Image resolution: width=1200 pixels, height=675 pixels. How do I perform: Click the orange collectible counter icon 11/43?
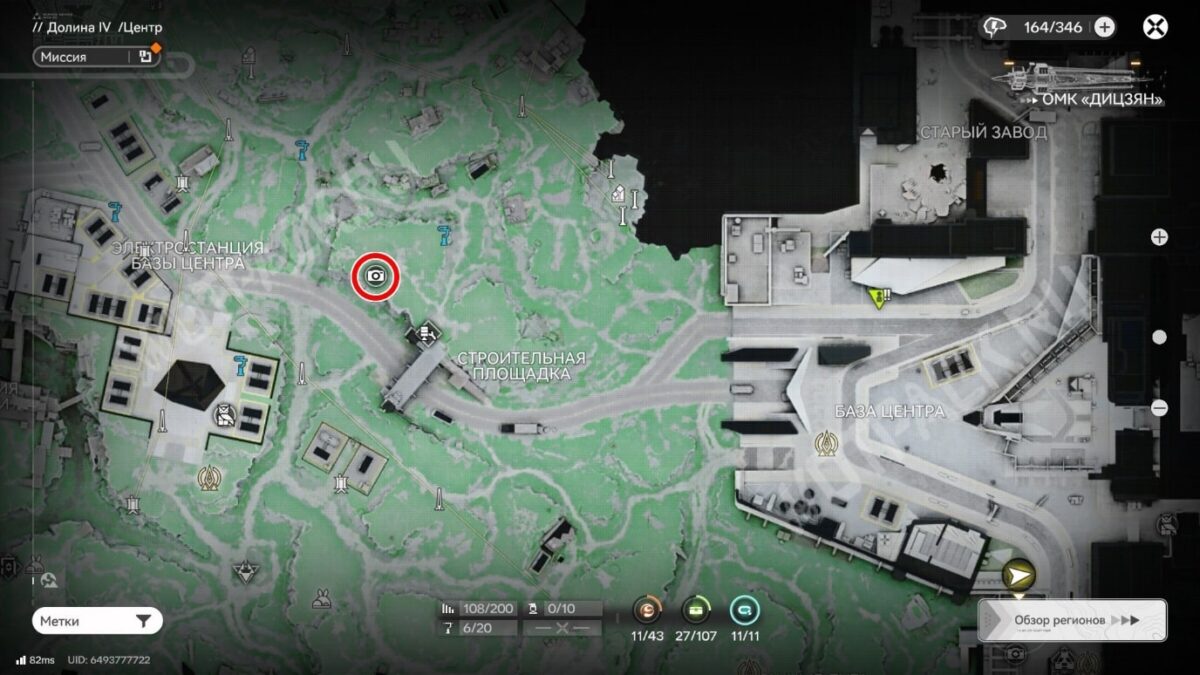[648, 609]
